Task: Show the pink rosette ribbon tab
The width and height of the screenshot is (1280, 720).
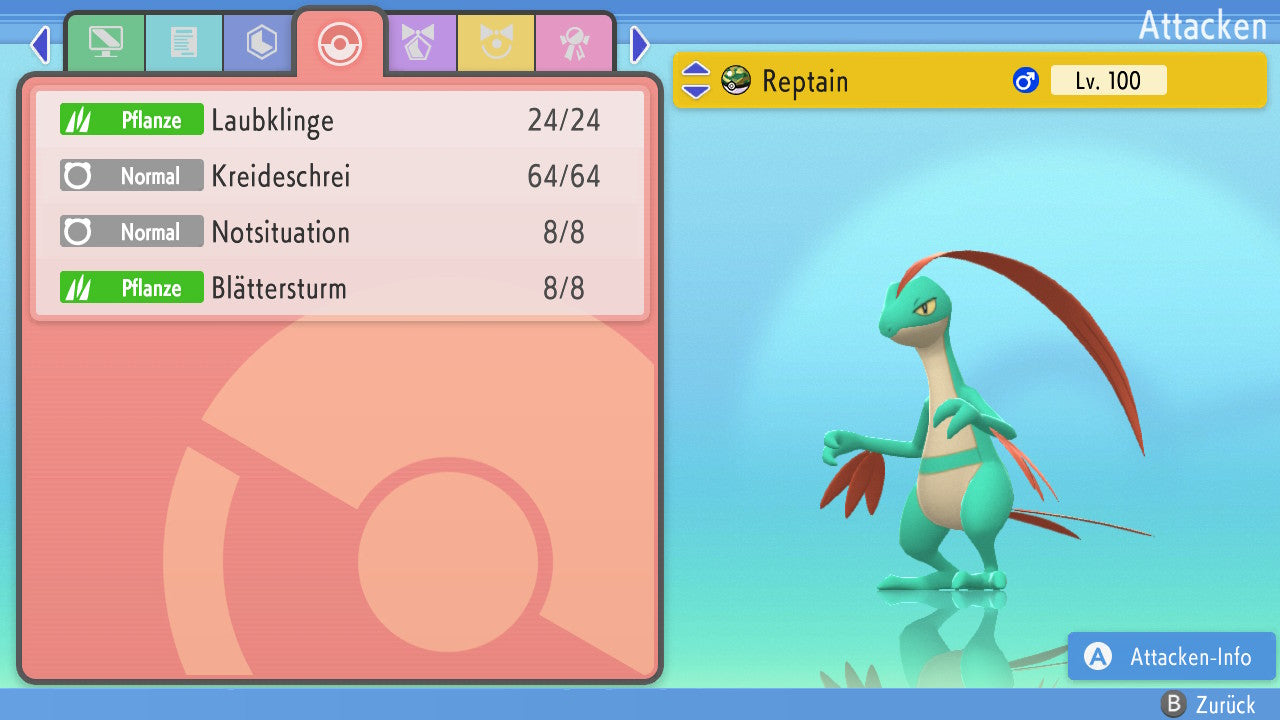Action: tap(574, 43)
